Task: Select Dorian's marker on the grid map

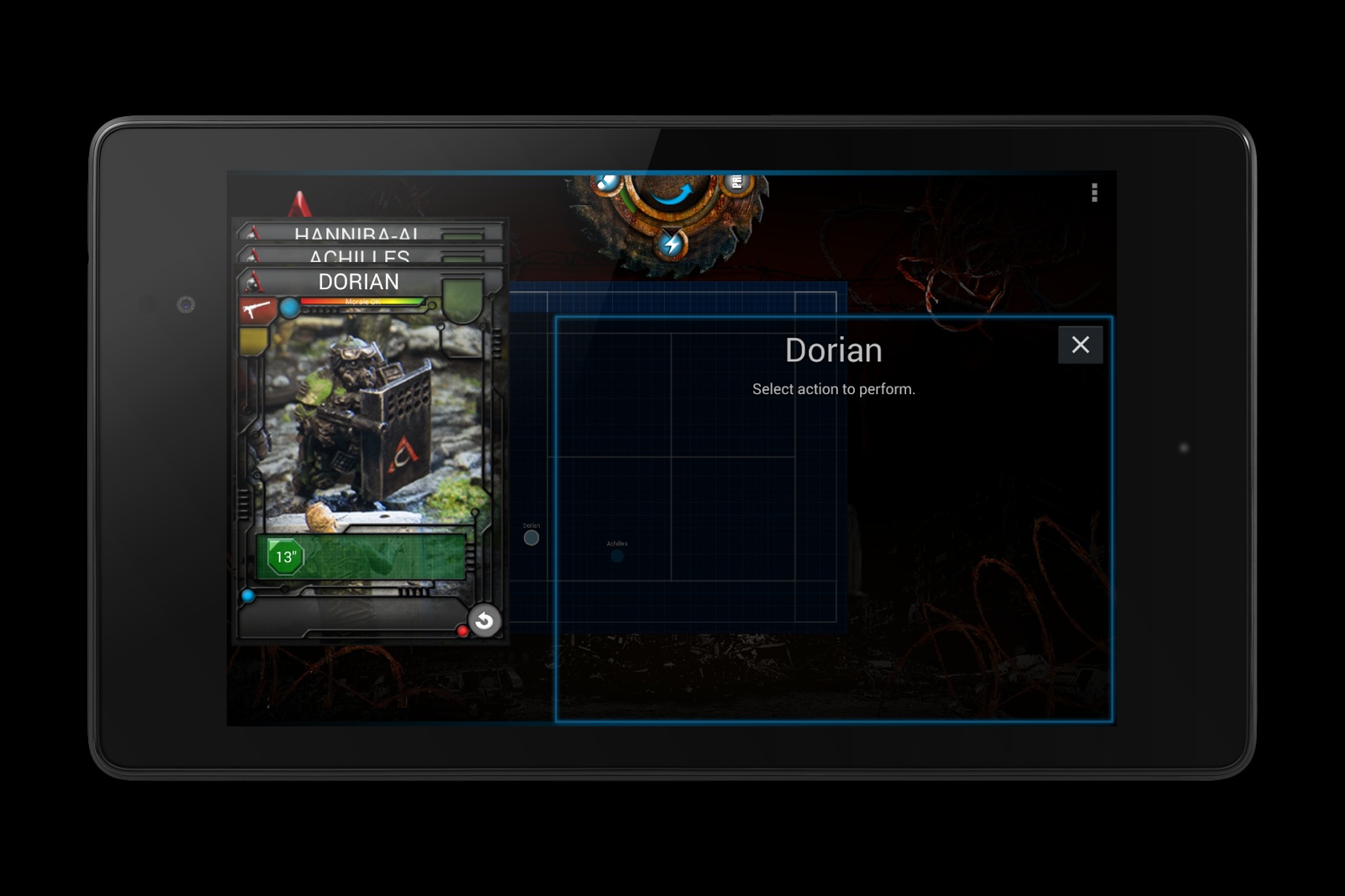Action: [531, 538]
